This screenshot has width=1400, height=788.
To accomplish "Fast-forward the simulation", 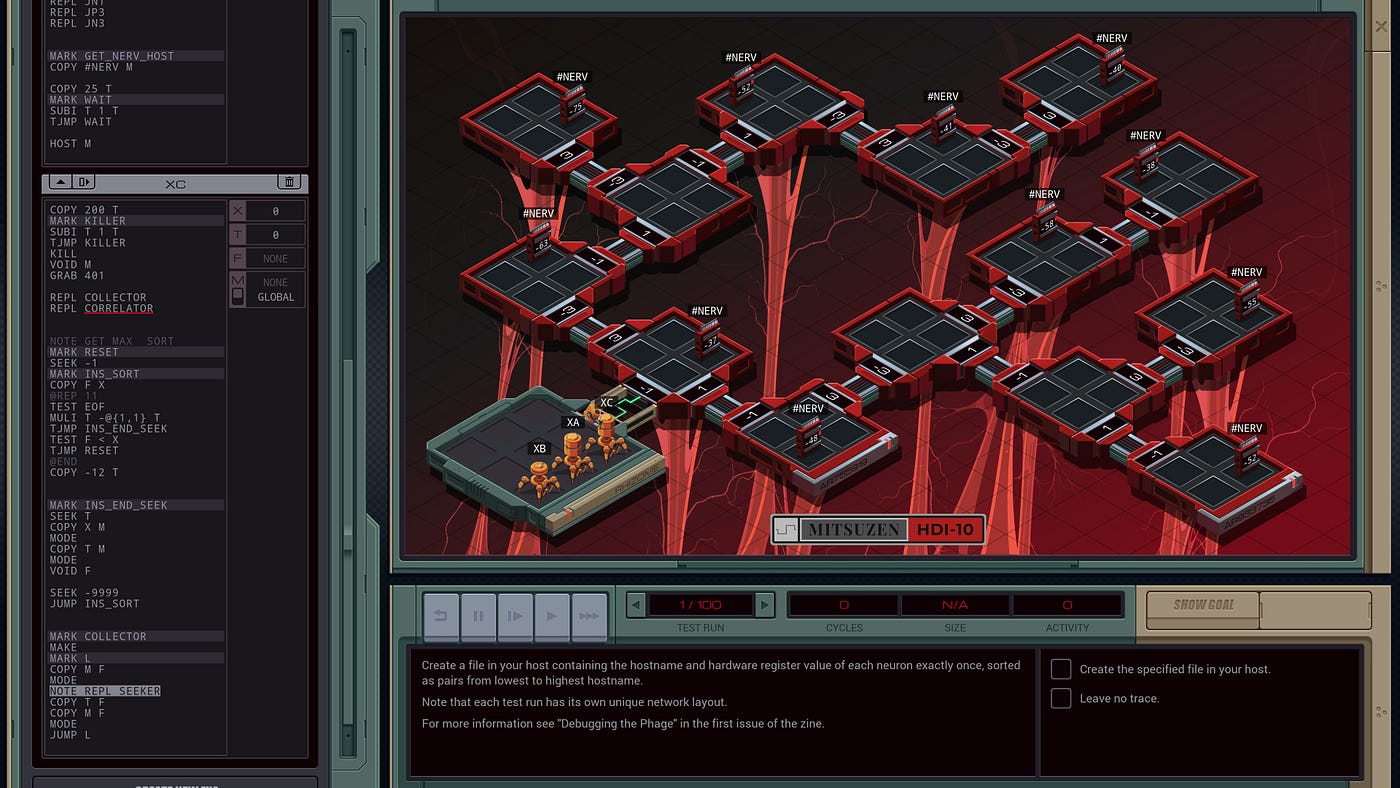I will tap(589, 616).
